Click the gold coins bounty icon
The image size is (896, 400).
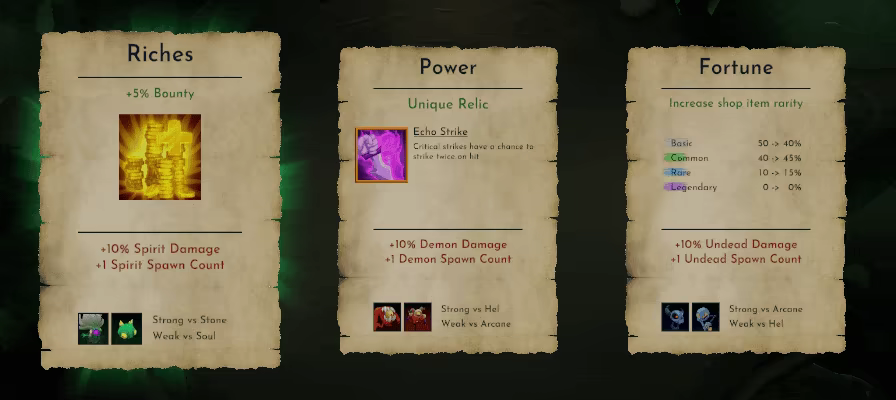[160, 156]
